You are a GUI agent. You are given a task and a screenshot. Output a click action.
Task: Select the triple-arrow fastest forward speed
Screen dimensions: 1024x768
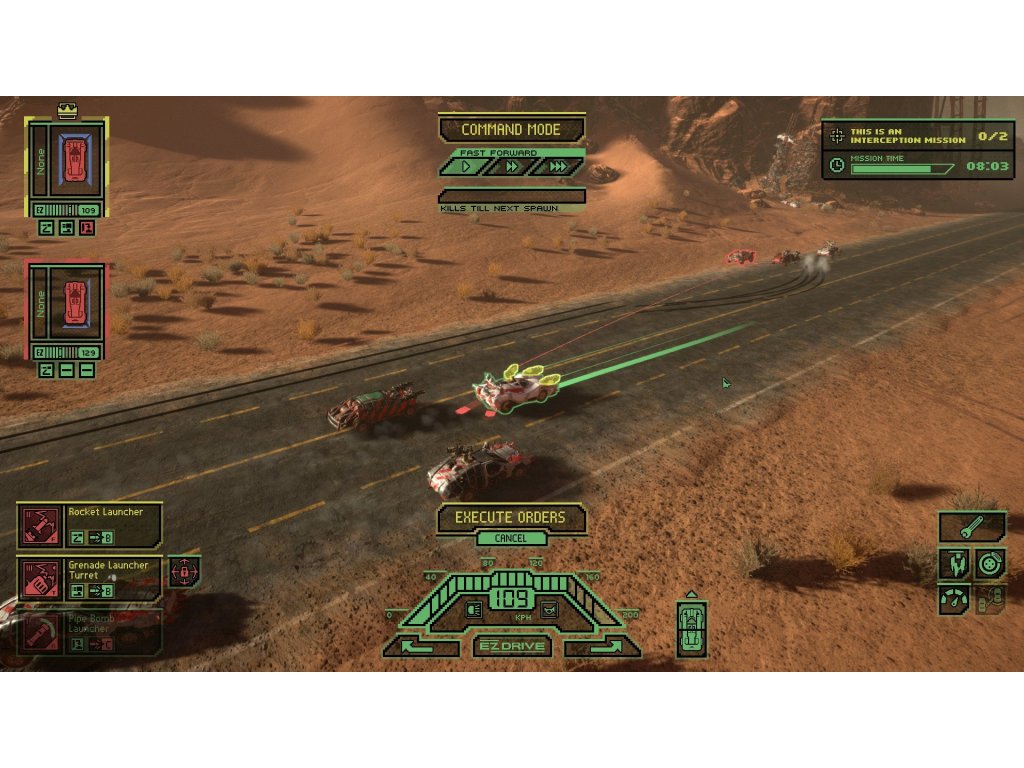tap(559, 167)
